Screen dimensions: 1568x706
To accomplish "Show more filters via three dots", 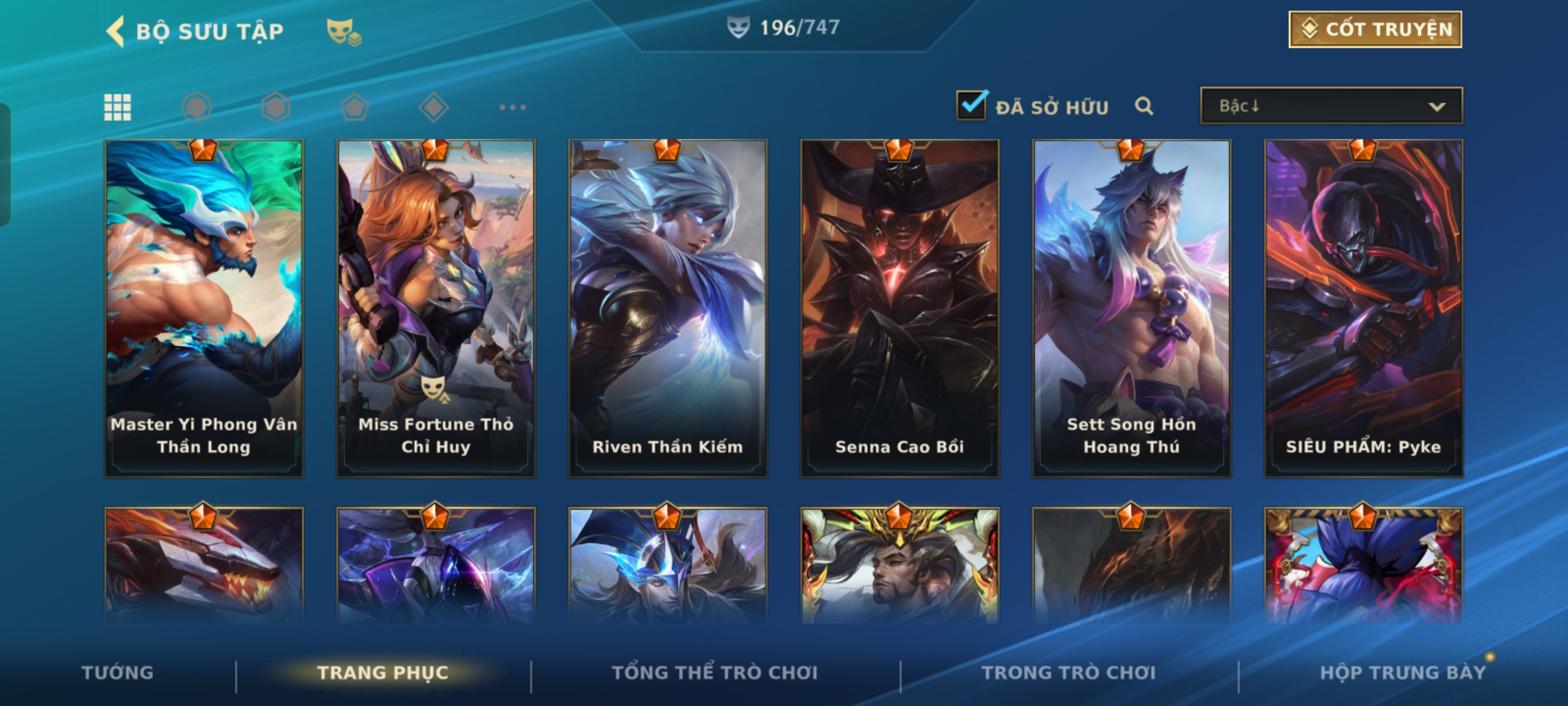I will (x=512, y=107).
